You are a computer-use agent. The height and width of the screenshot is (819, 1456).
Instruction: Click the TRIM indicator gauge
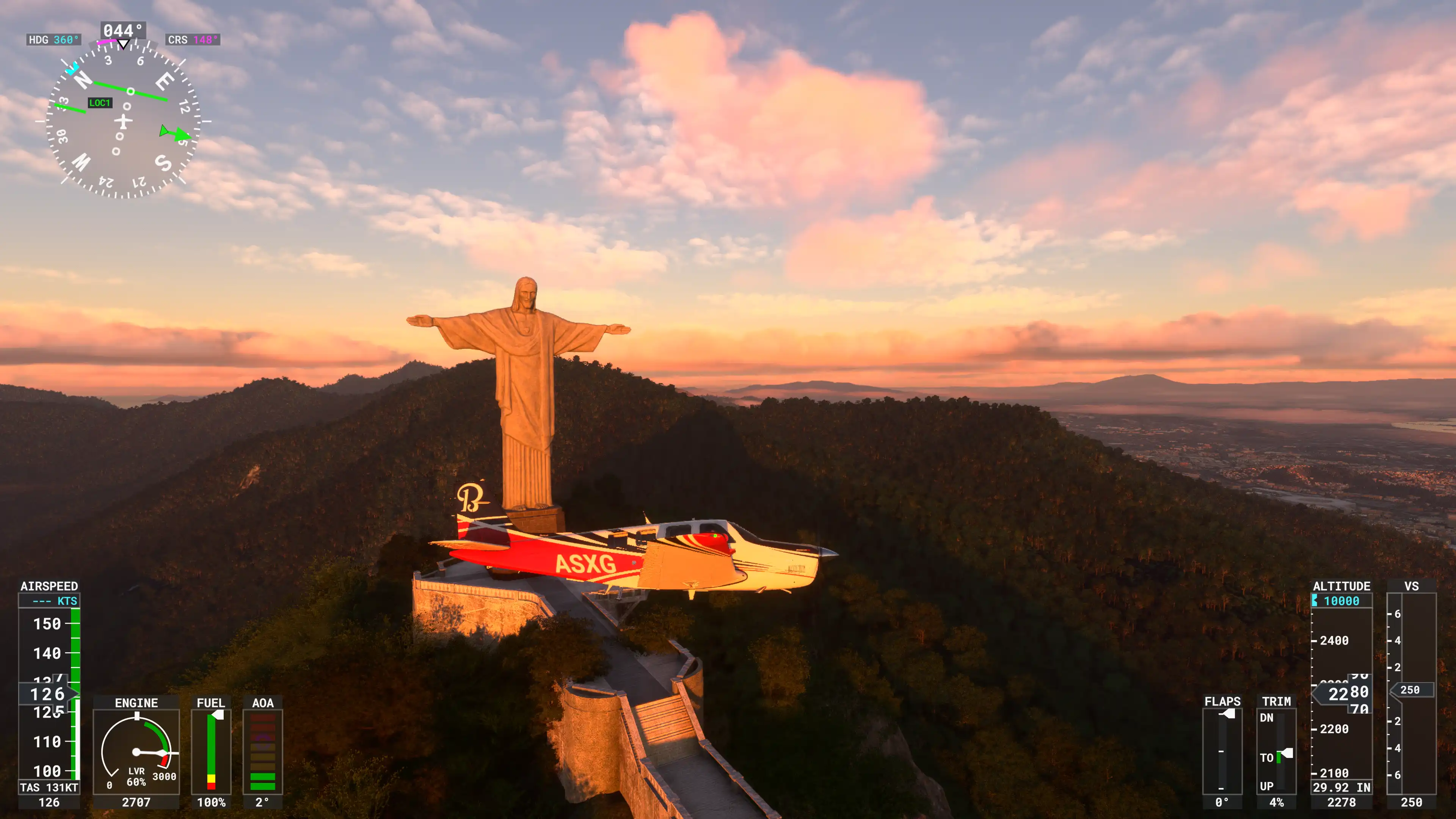click(x=1276, y=751)
